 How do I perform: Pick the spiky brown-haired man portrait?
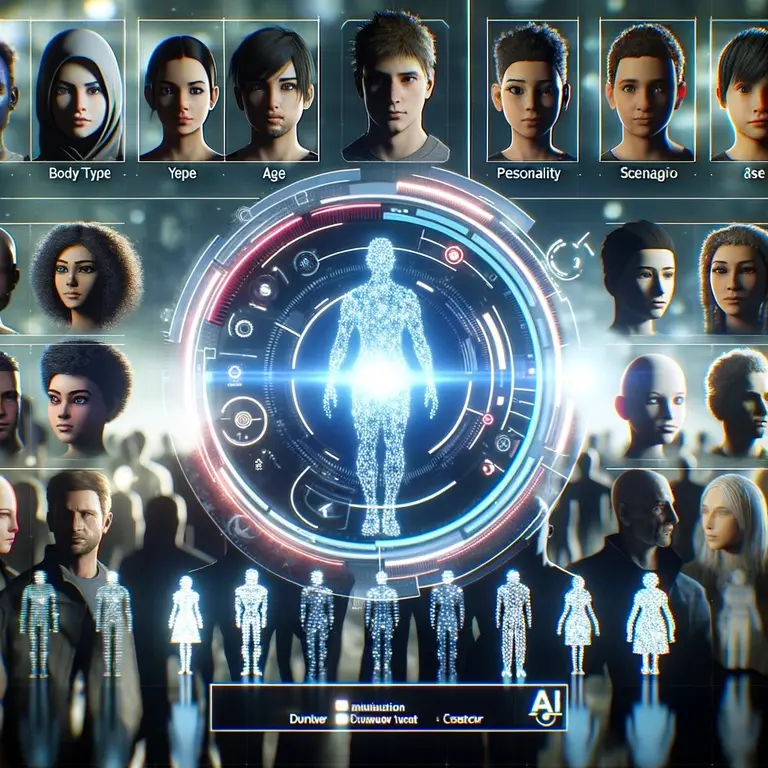tap(394, 90)
